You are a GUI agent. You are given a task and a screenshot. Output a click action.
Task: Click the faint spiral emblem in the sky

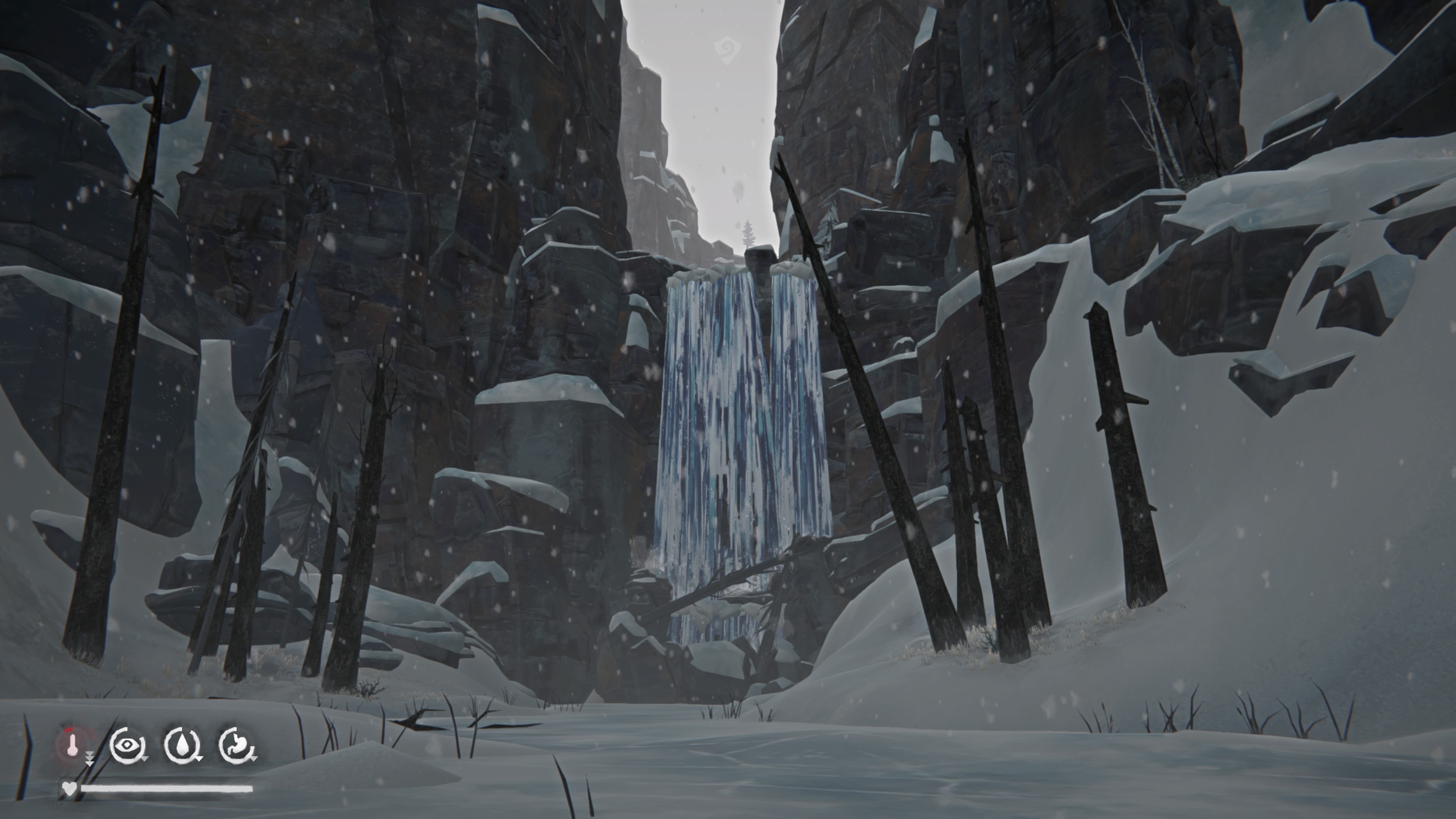tap(728, 49)
